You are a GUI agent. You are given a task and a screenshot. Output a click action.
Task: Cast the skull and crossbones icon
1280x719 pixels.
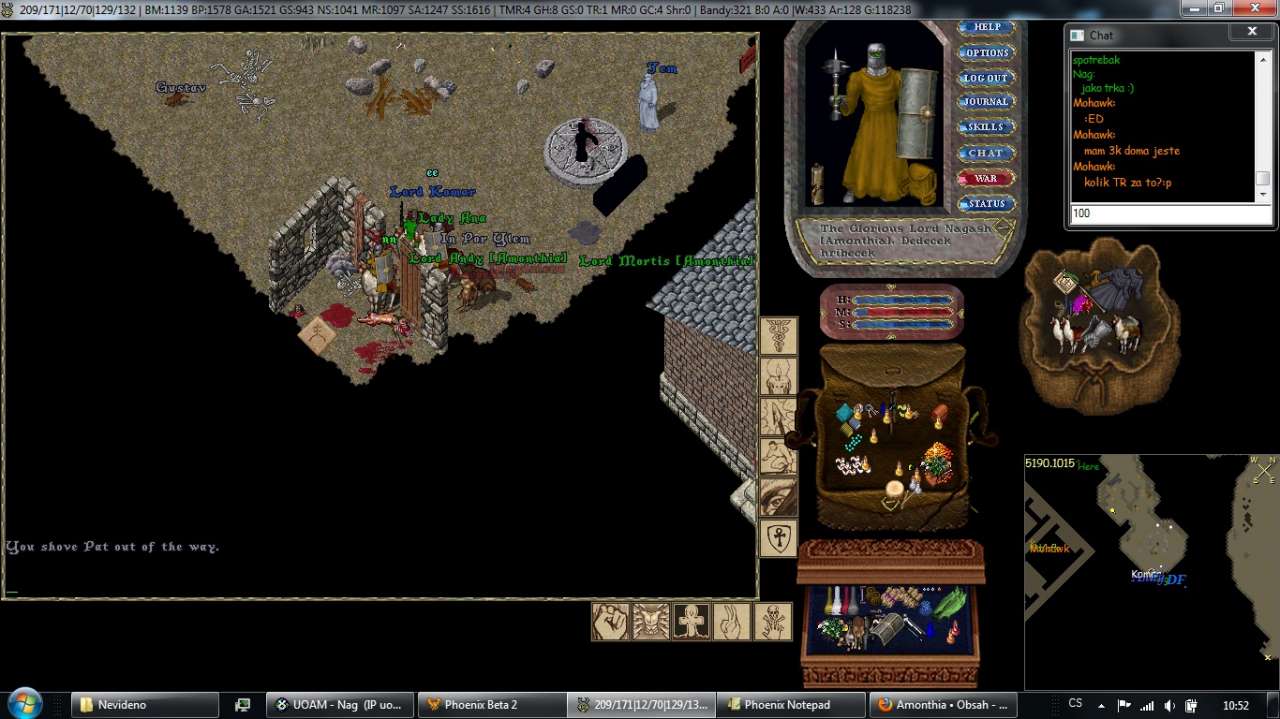point(773,621)
